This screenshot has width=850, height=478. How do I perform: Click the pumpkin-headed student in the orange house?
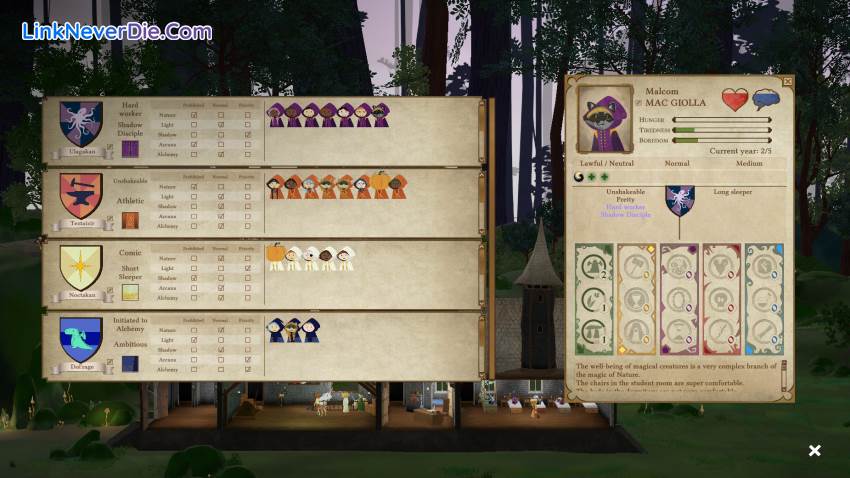coord(380,185)
